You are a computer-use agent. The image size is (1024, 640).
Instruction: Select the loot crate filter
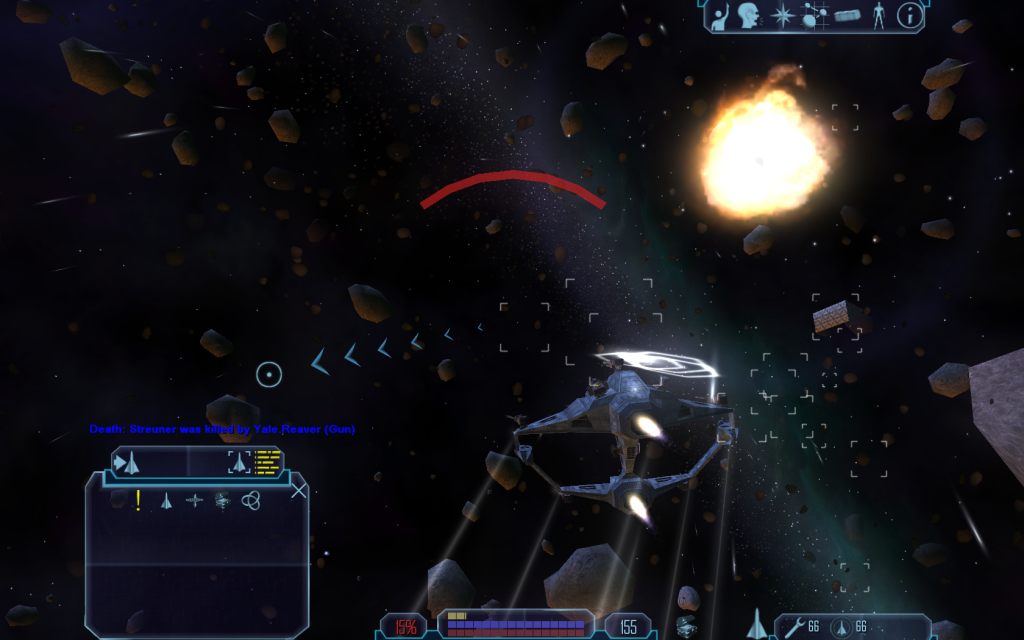[222, 500]
